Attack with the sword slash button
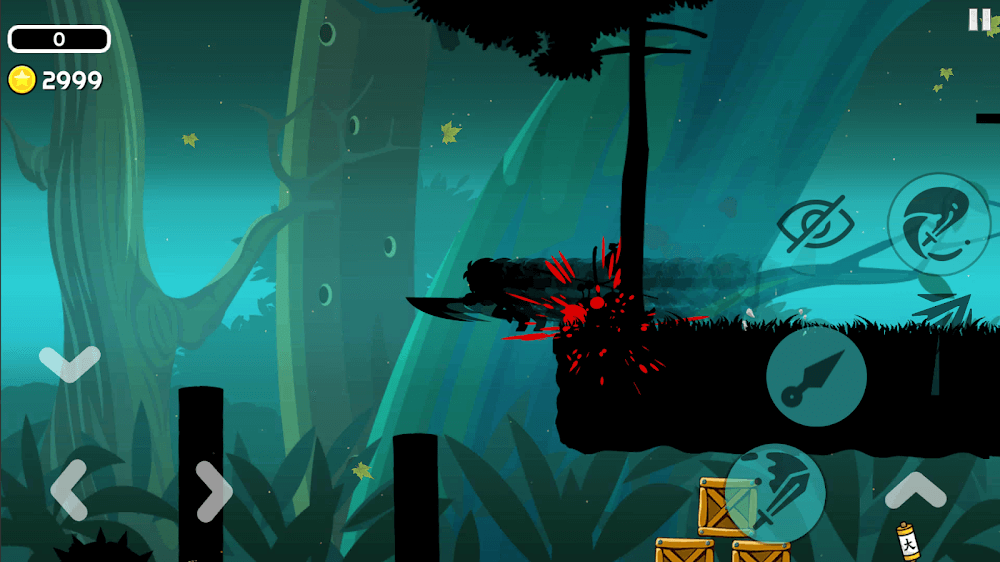Image resolution: width=1000 pixels, height=562 pixels. pos(775,493)
